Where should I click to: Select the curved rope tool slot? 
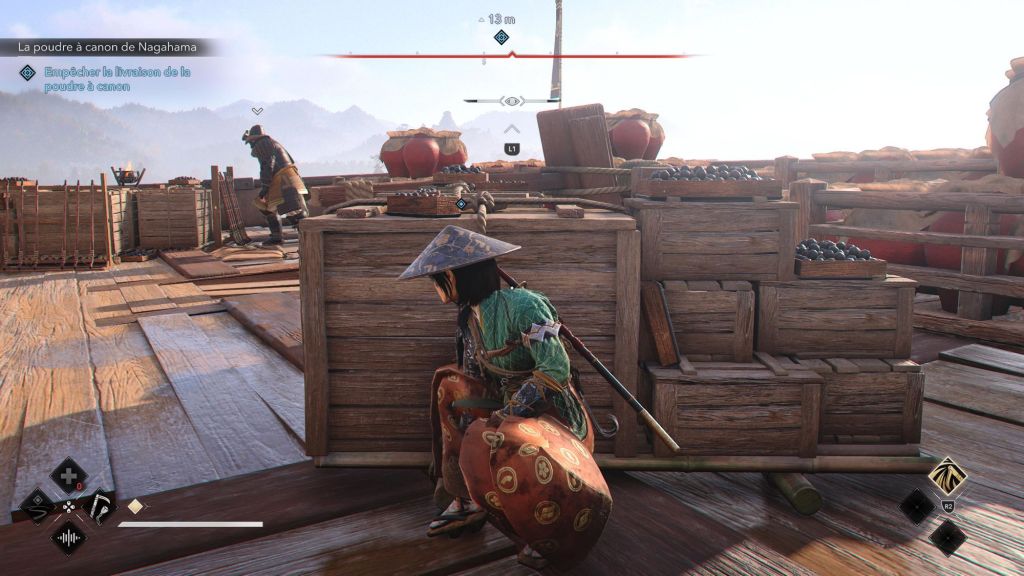tap(38, 505)
